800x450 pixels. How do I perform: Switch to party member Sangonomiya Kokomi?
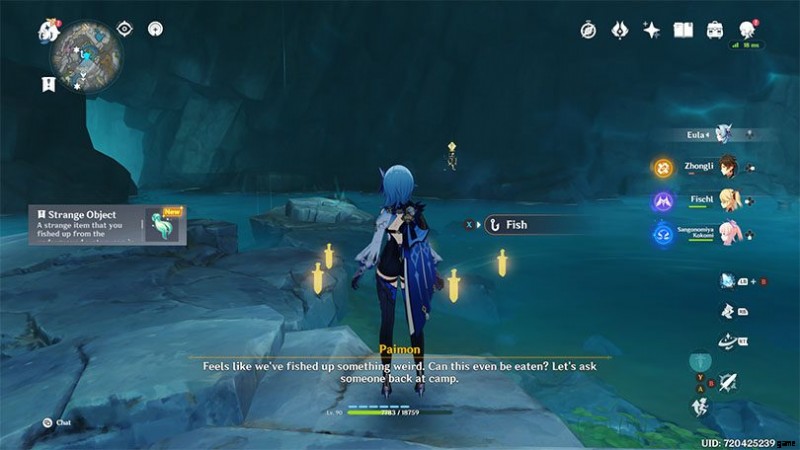[x=728, y=234]
